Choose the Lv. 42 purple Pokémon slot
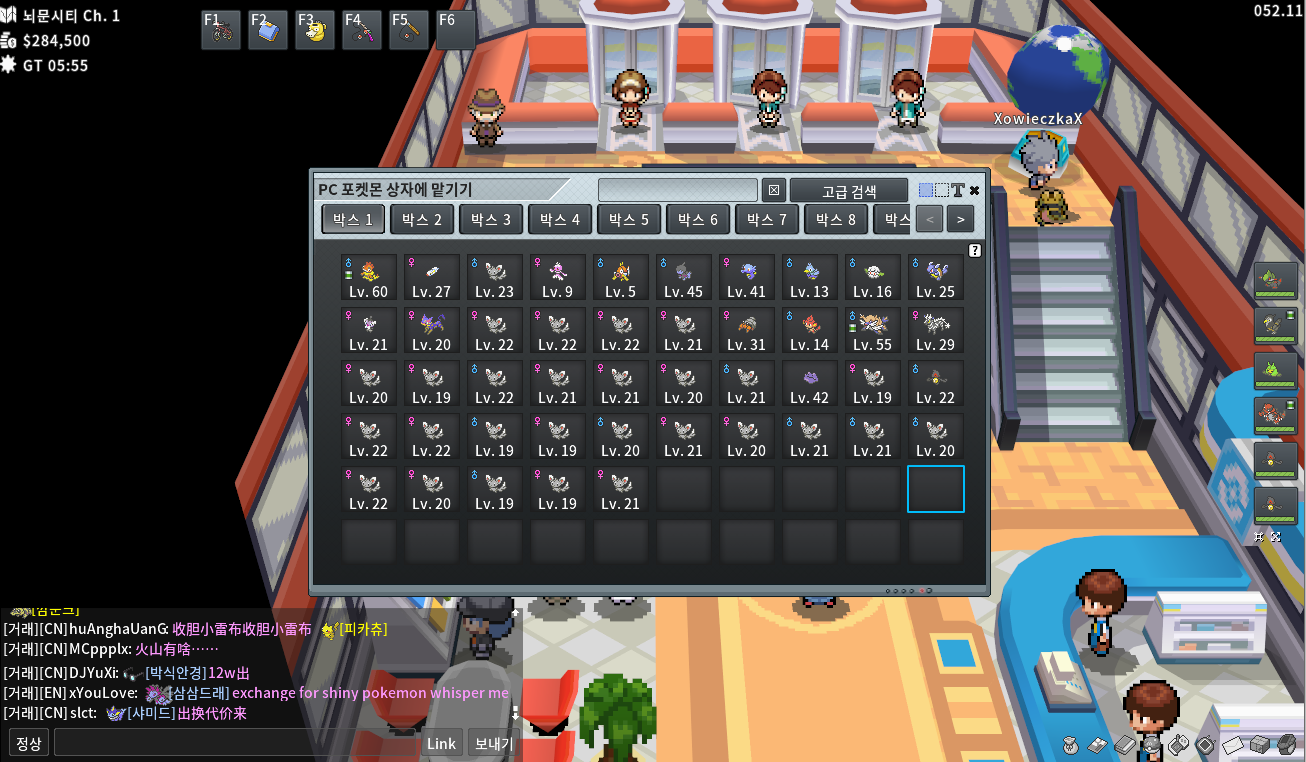Image resolution: width=1306 pixels, height=762 pixels. coord(809,383)
